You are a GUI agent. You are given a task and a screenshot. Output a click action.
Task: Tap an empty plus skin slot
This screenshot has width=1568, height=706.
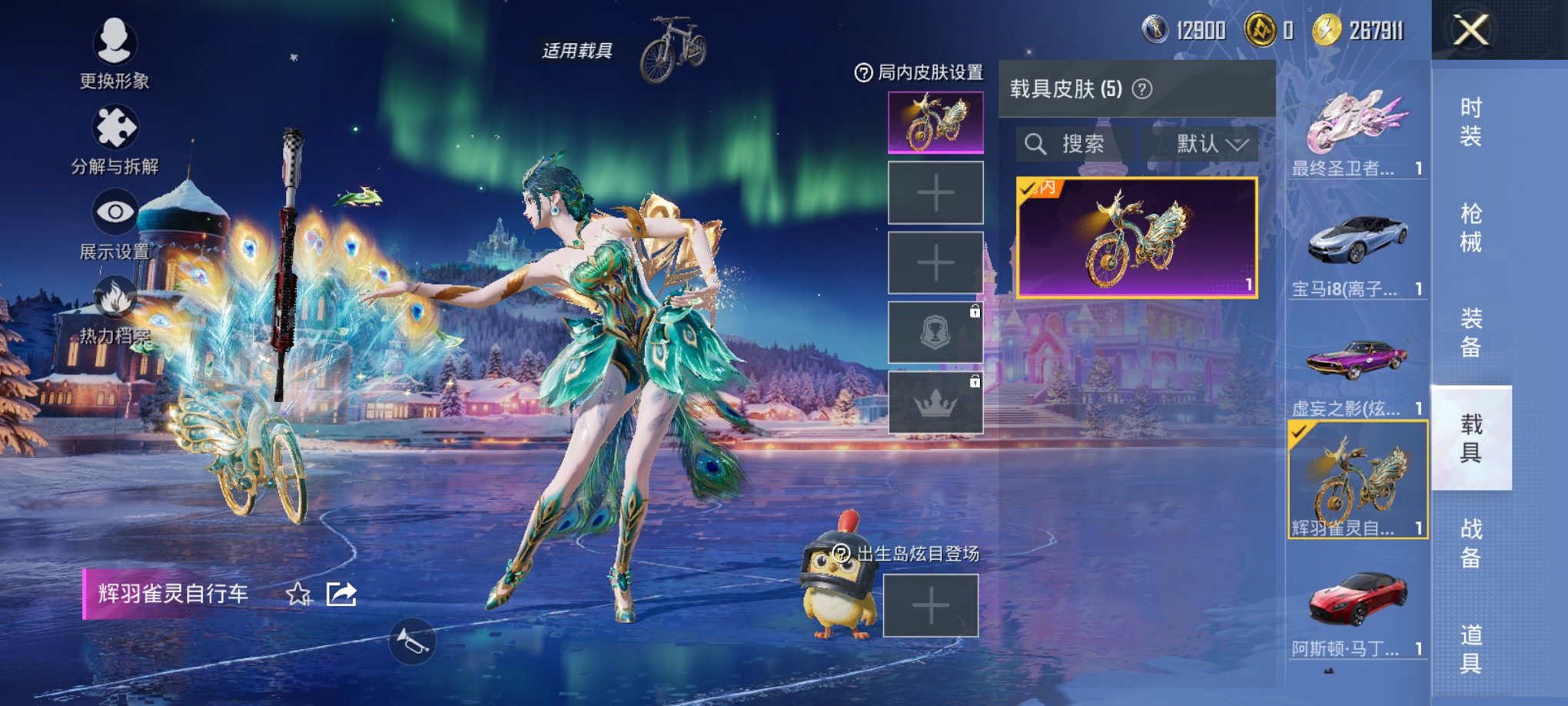(935, 194)
